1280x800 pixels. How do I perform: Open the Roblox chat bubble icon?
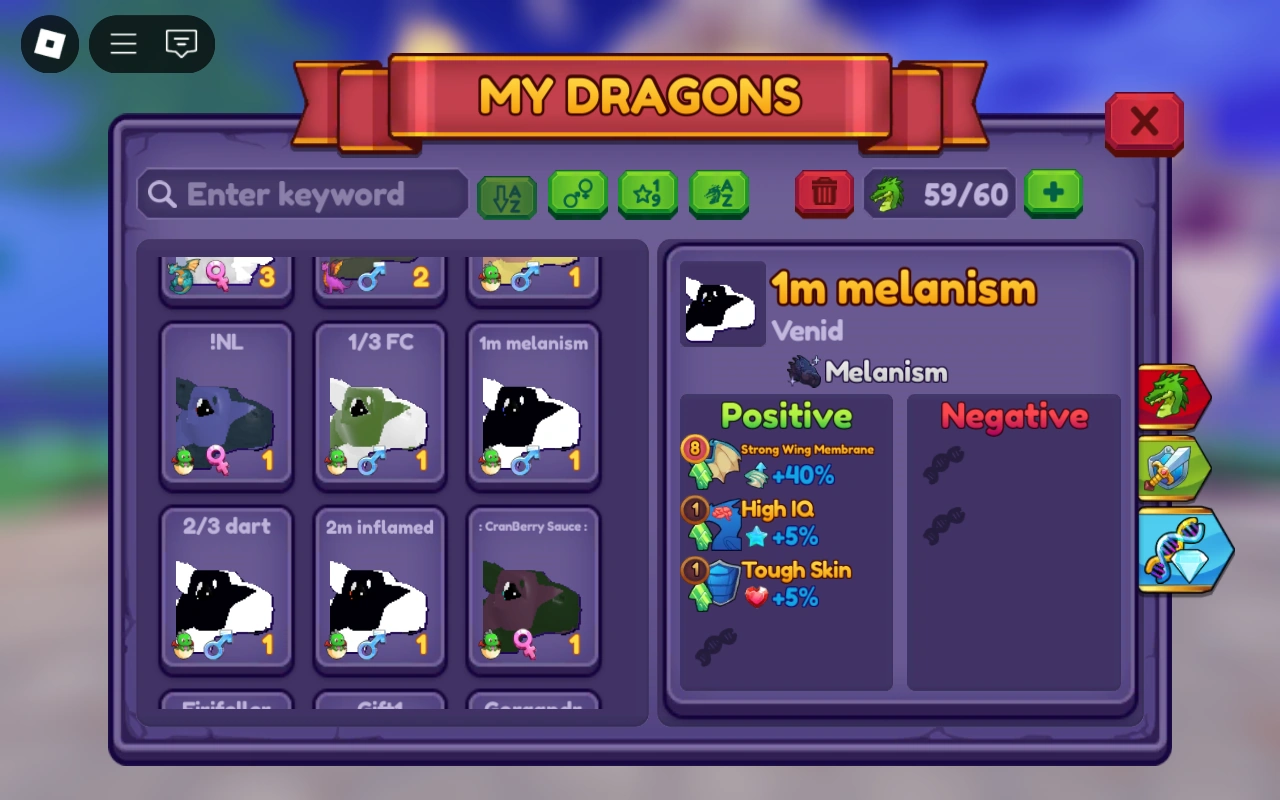(181, 44)
